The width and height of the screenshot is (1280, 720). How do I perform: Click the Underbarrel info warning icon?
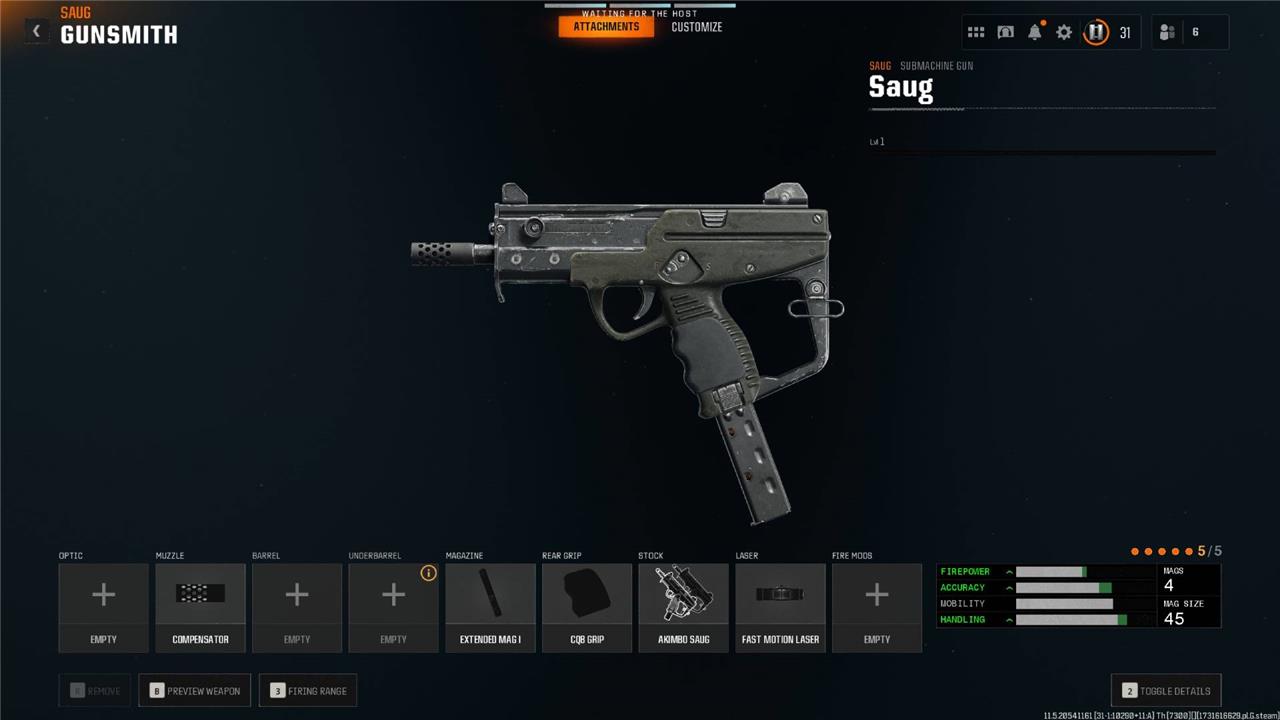tap(429, 573)
